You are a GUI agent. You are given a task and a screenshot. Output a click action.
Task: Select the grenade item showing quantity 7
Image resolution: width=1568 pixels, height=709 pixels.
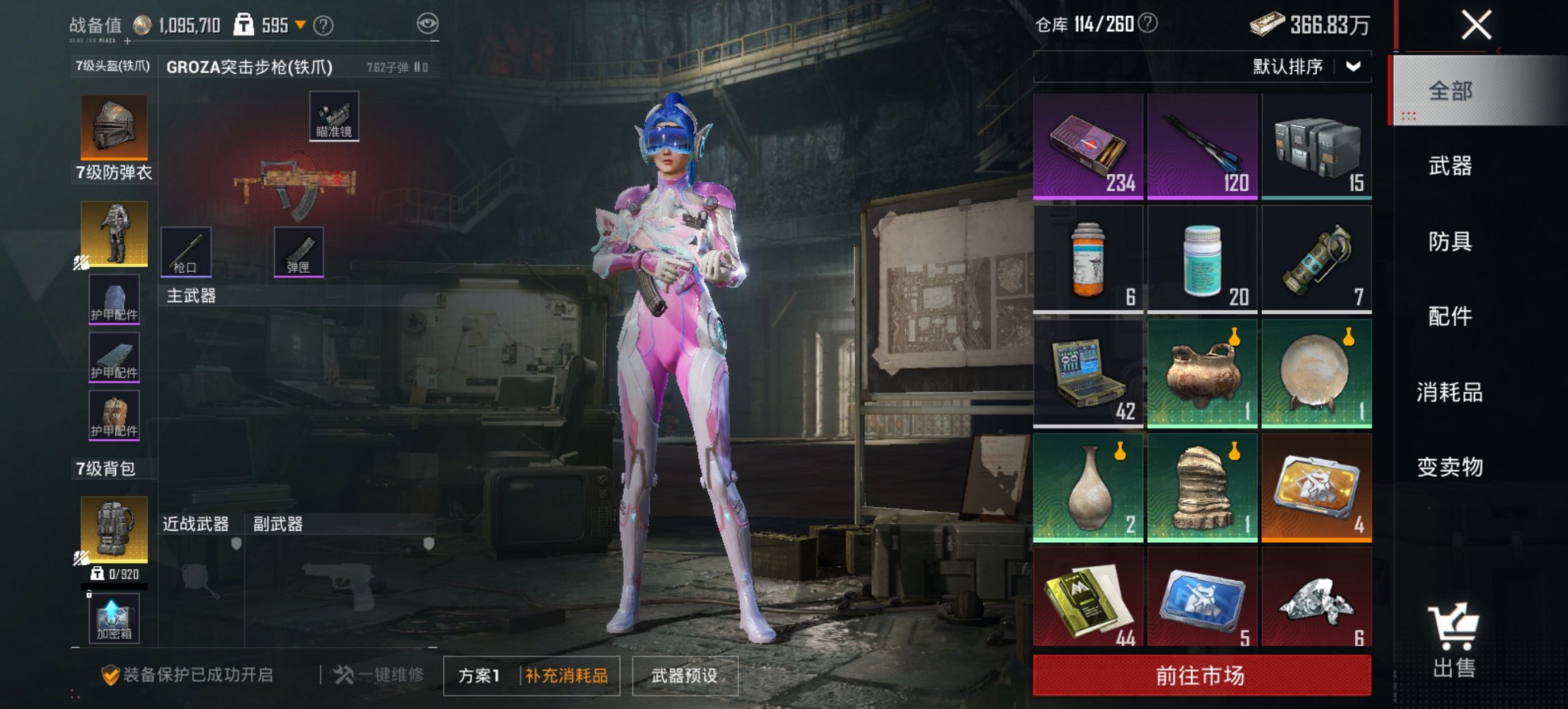pos(1315,258)
